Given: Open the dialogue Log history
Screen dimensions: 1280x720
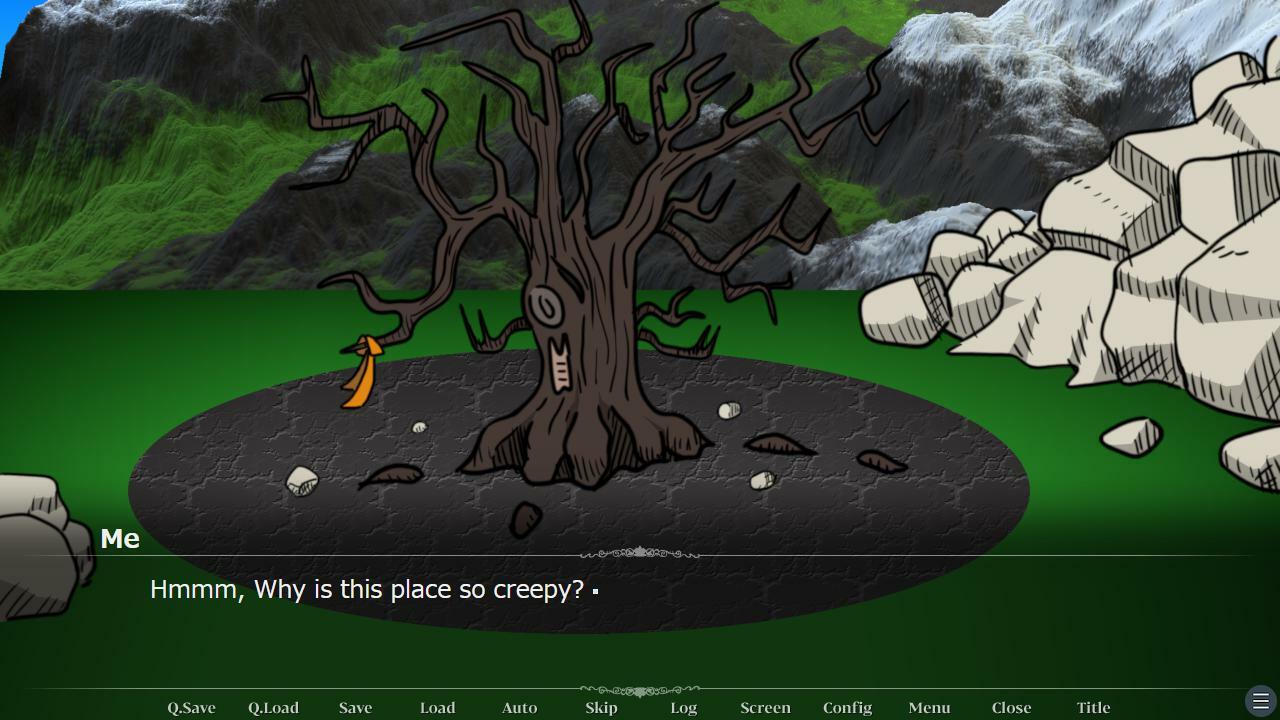Looking at the screenshot, I should pyautogui.click(x=684, y=707).
